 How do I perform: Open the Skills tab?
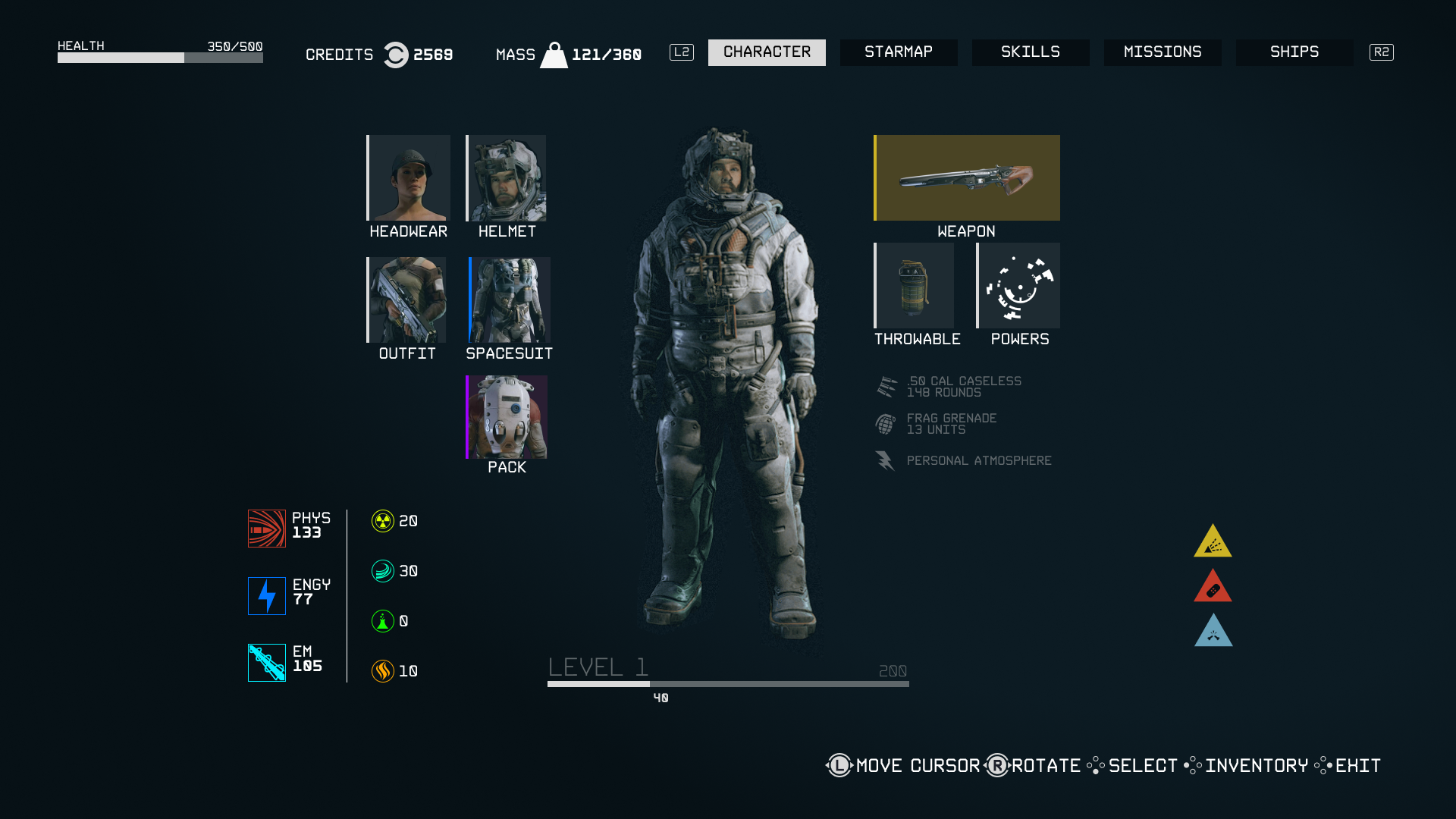[x=1031, y=52]
